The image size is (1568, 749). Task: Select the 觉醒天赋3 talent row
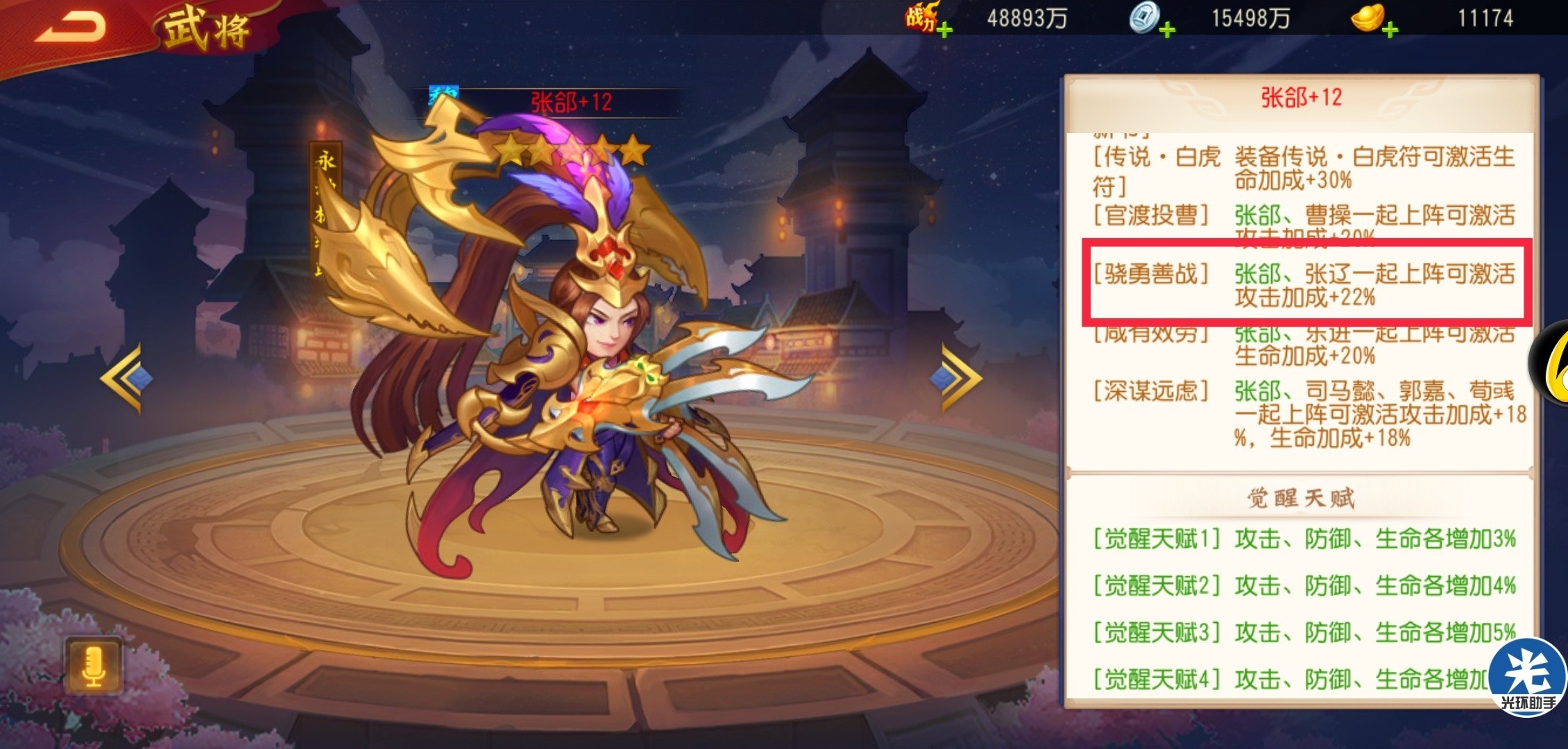(1304, 632)
